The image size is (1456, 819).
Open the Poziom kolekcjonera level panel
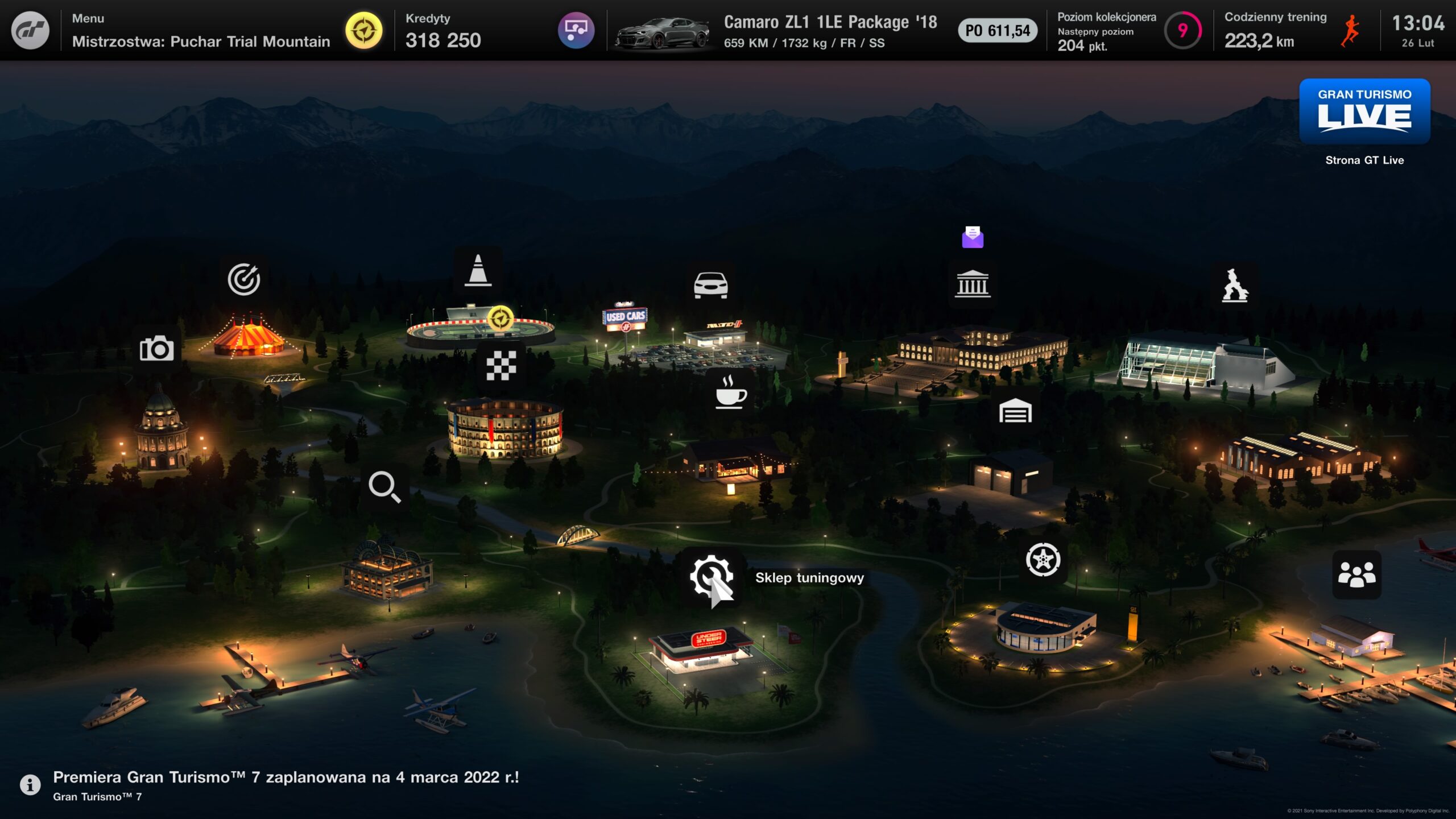click(1126, 31)
